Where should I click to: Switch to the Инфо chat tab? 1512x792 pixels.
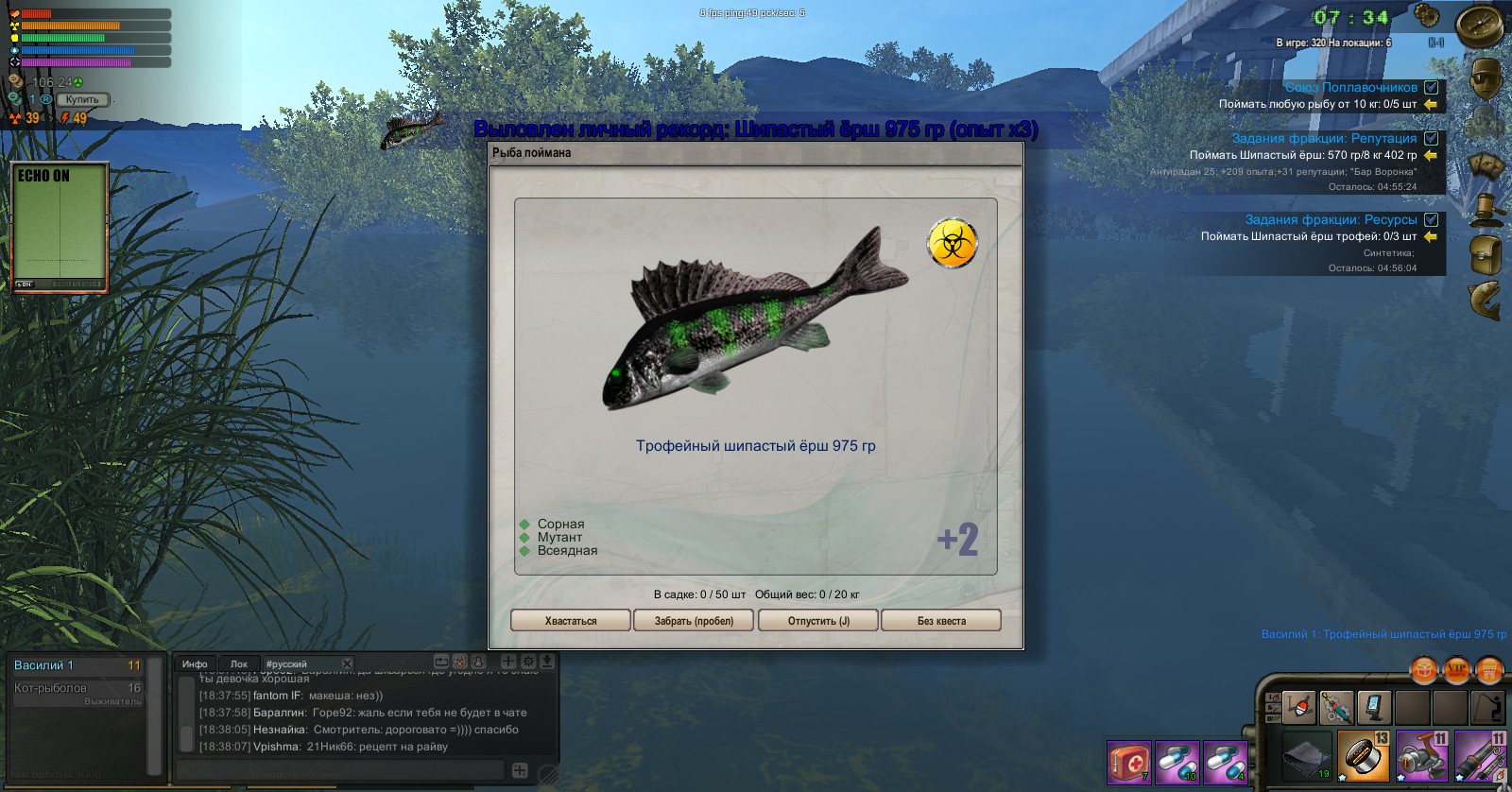[195, 663]
